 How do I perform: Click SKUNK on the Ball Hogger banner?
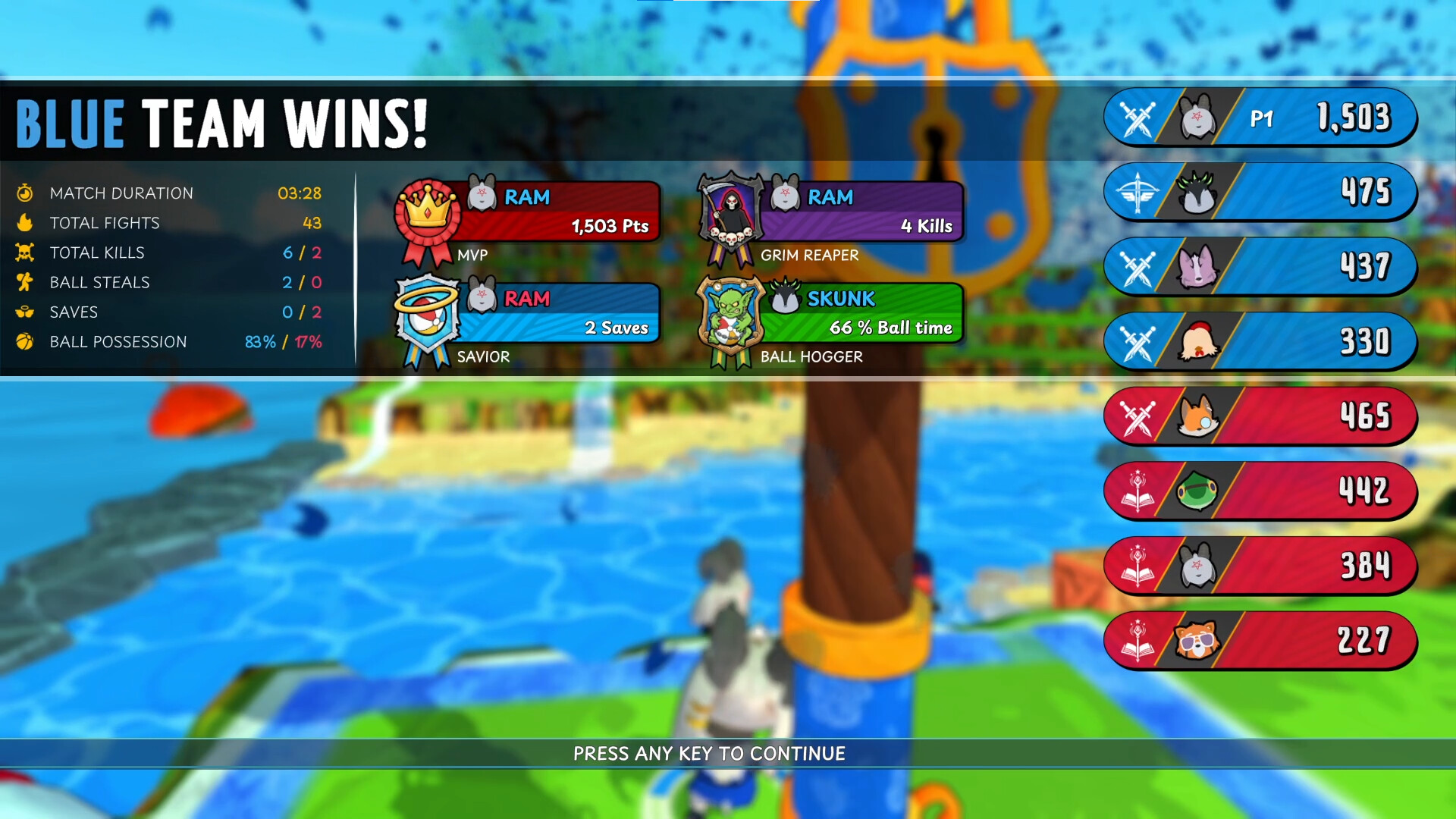842,299
